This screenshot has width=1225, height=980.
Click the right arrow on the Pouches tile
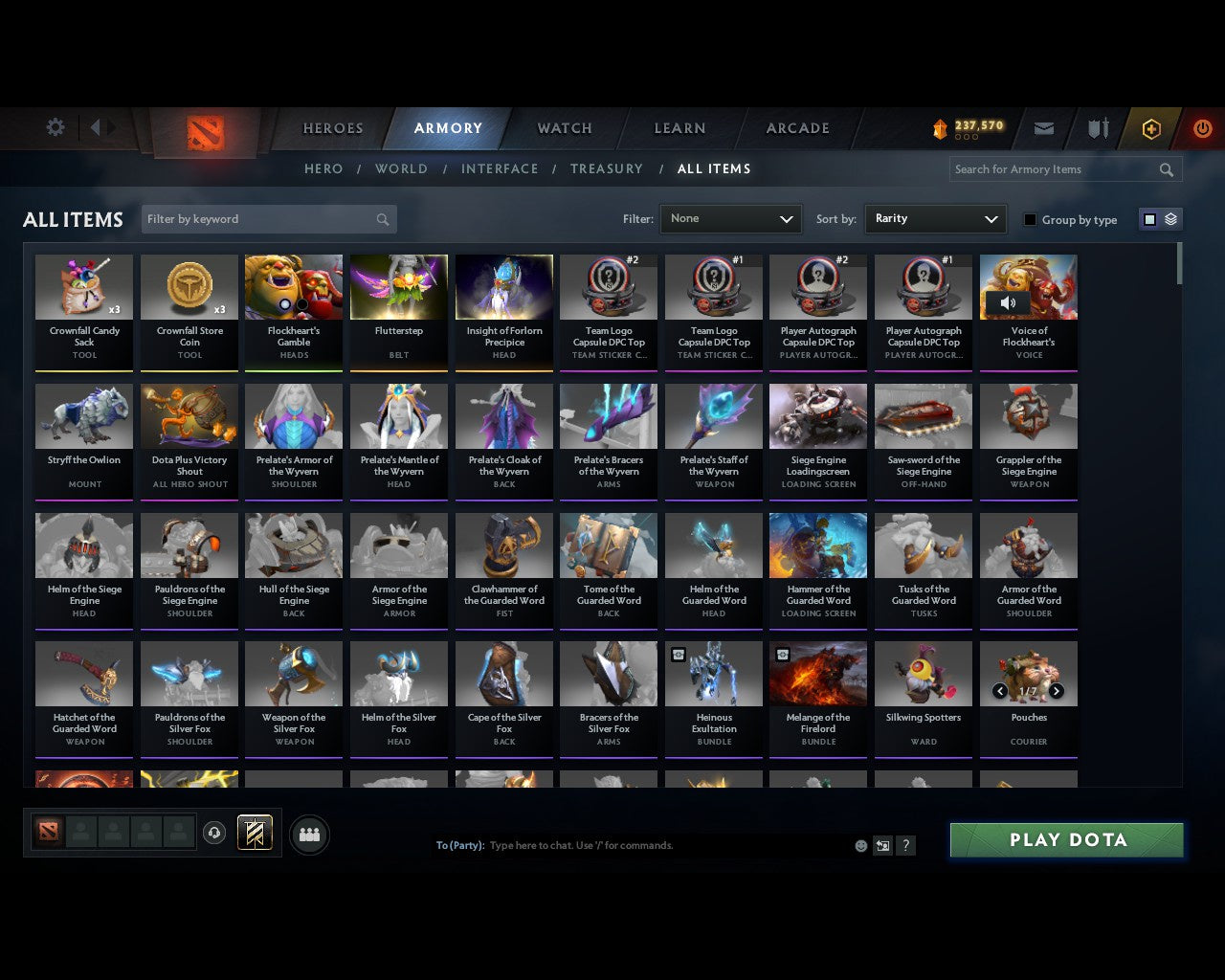click(x=1057, y=690)
